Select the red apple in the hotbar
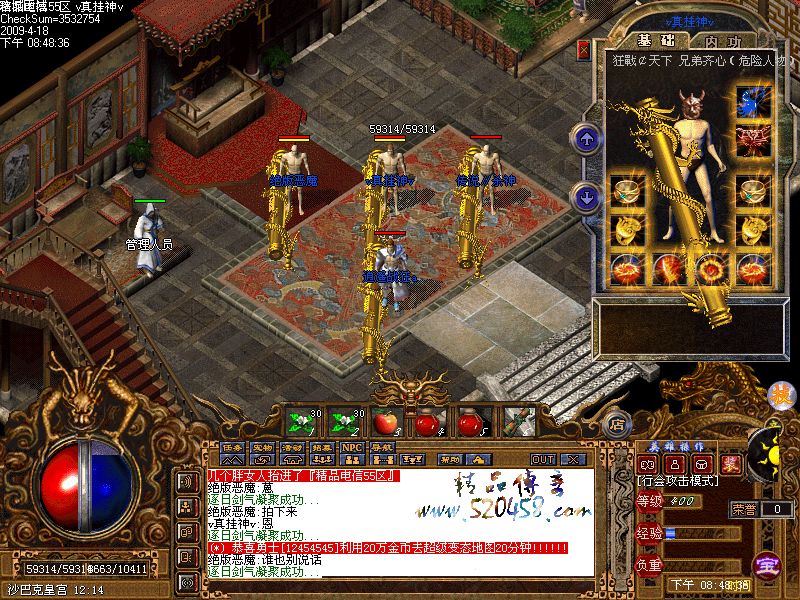The height and width of the screenshot is (600, 800). 386,422
